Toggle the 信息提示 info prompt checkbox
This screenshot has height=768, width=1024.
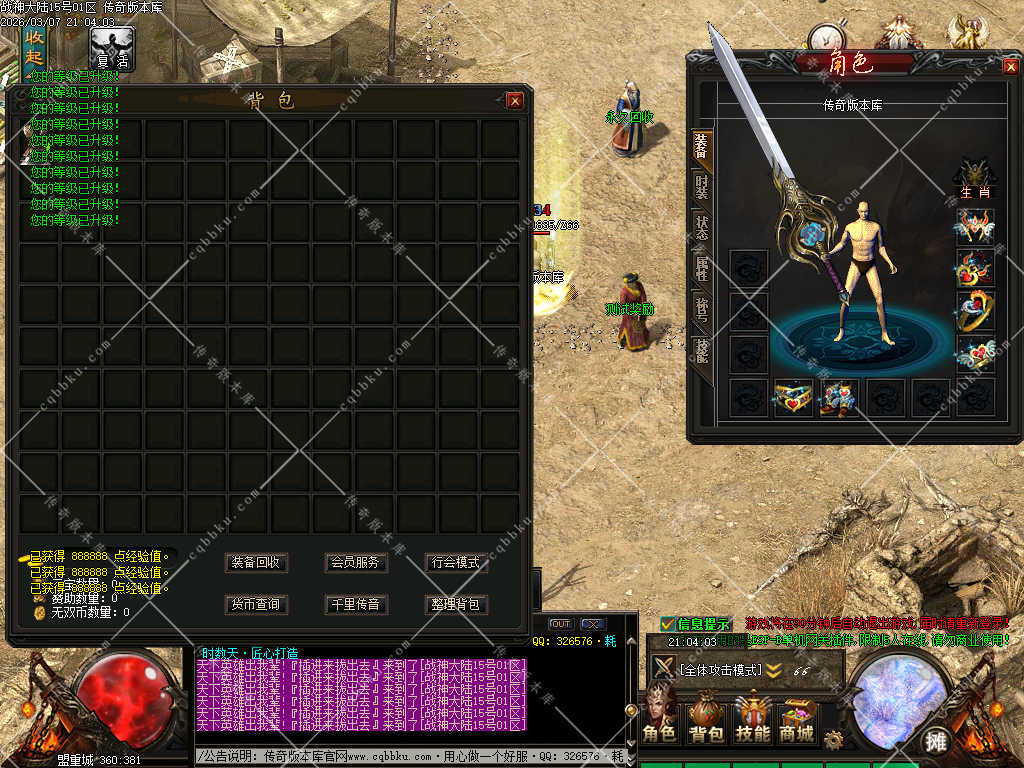[x=668, y=624]
